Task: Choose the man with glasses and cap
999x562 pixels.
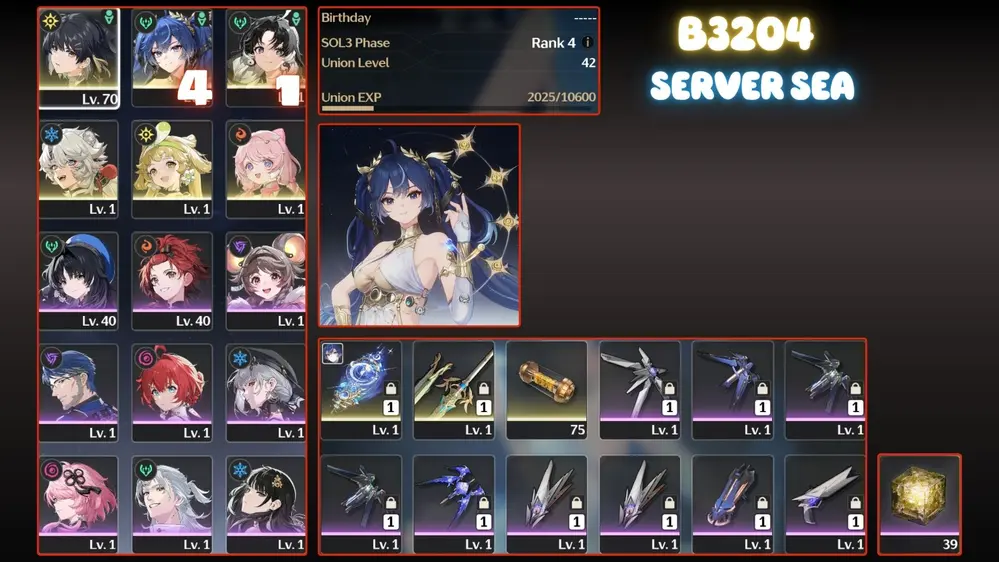Action: [x=79, y=393]
